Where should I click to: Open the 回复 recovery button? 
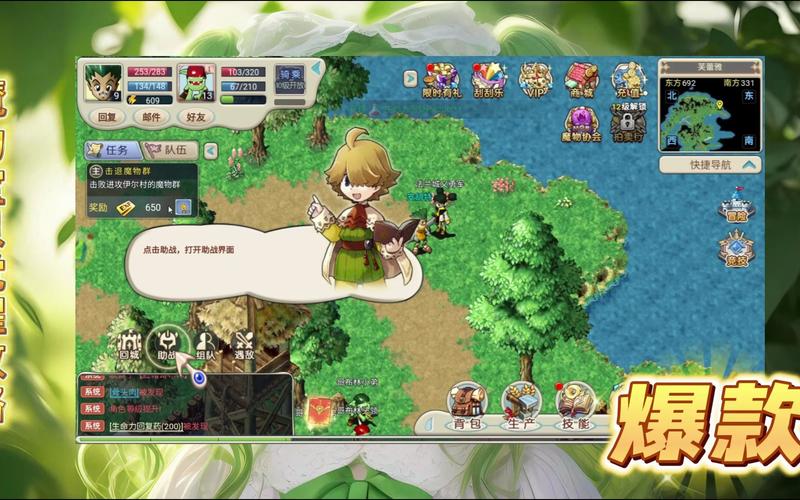pos(105,116)
